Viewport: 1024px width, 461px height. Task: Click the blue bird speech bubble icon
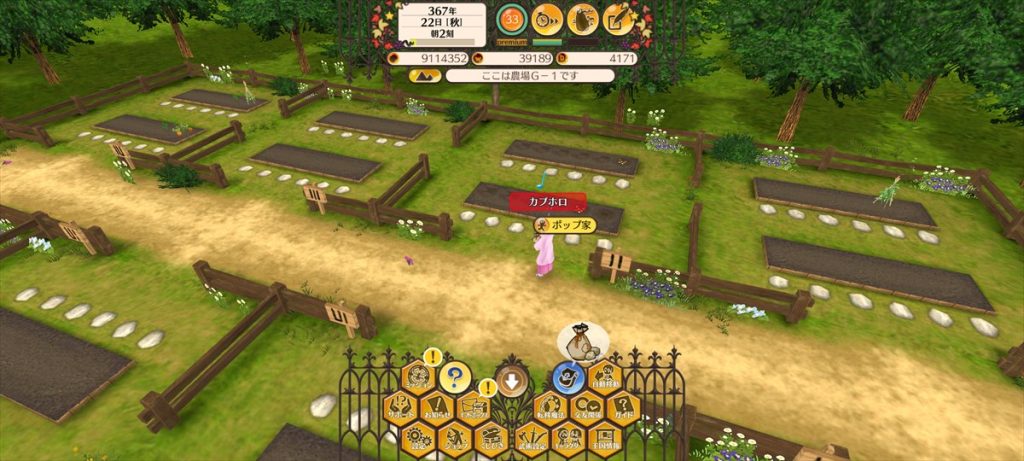[x=569, y=378]
